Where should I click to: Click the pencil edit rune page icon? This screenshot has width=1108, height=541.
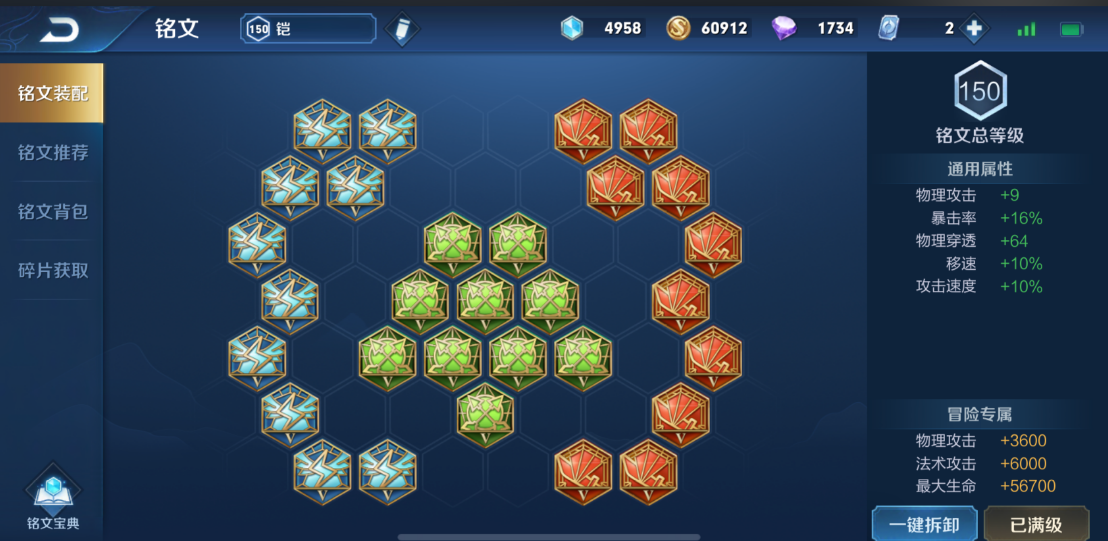click(402, 29)
